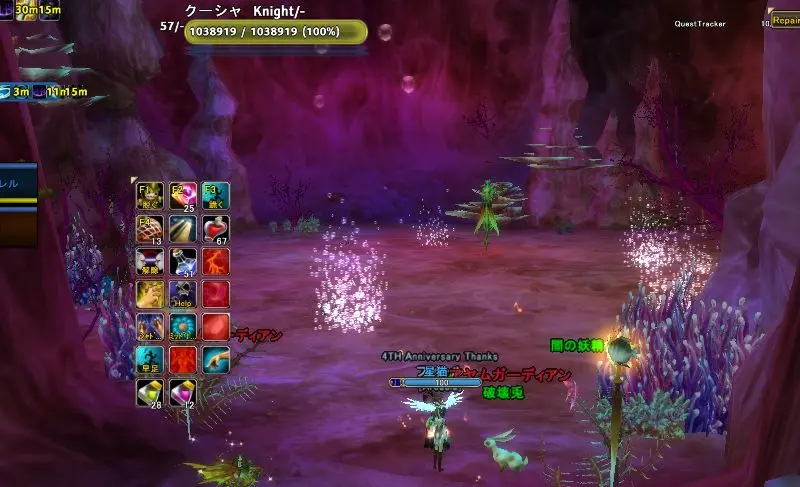Select the yellow 30m buff icon

pyautogui.click(x=21, y=10)
